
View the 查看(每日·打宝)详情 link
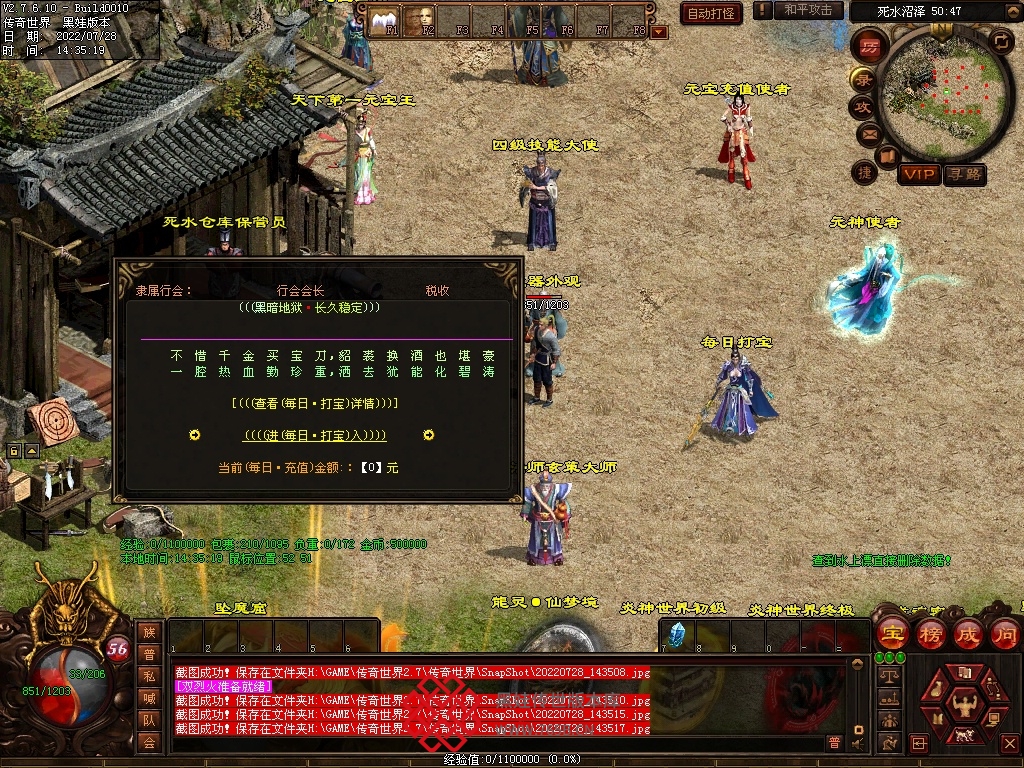tap(314, 403)
